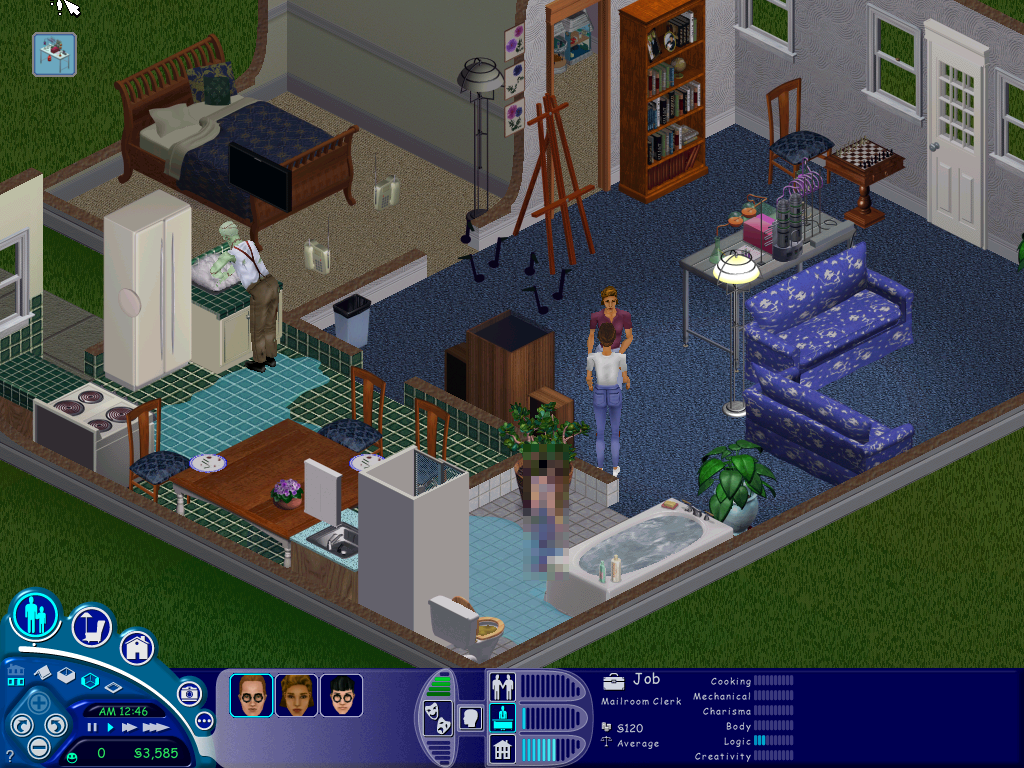The width and height of the screenshot is (1024, 768).
Task: Pause the game clock
Action: (x=92, y=727)
